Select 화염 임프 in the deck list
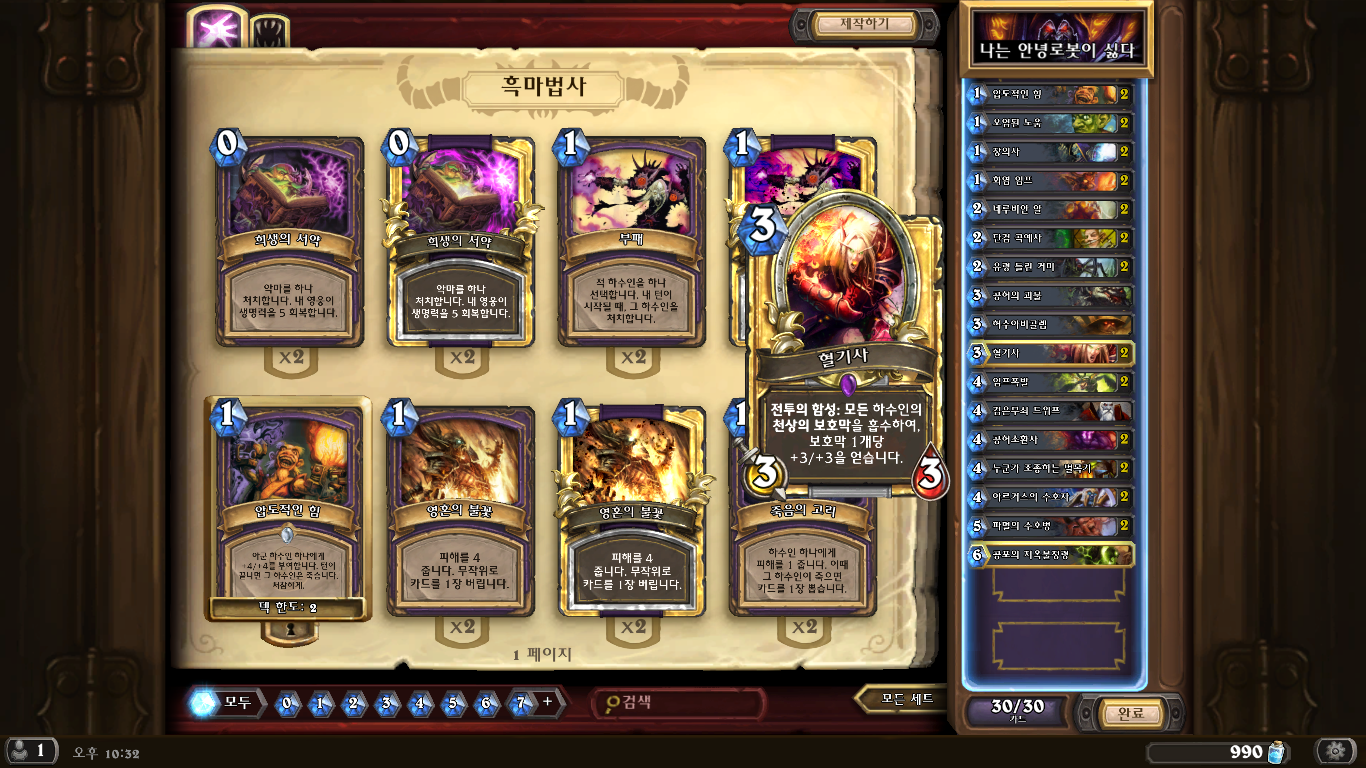 point(1052,181)
